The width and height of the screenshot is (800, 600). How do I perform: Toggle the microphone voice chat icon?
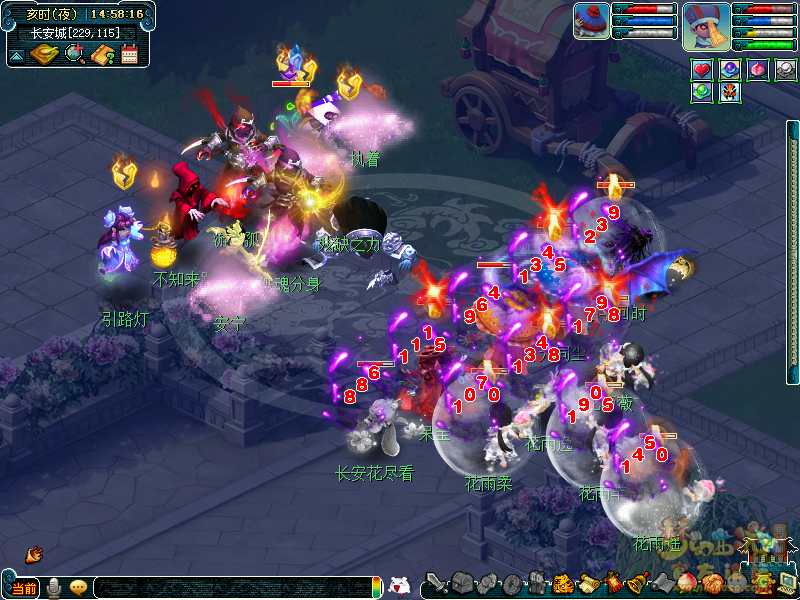pos(53,587)
